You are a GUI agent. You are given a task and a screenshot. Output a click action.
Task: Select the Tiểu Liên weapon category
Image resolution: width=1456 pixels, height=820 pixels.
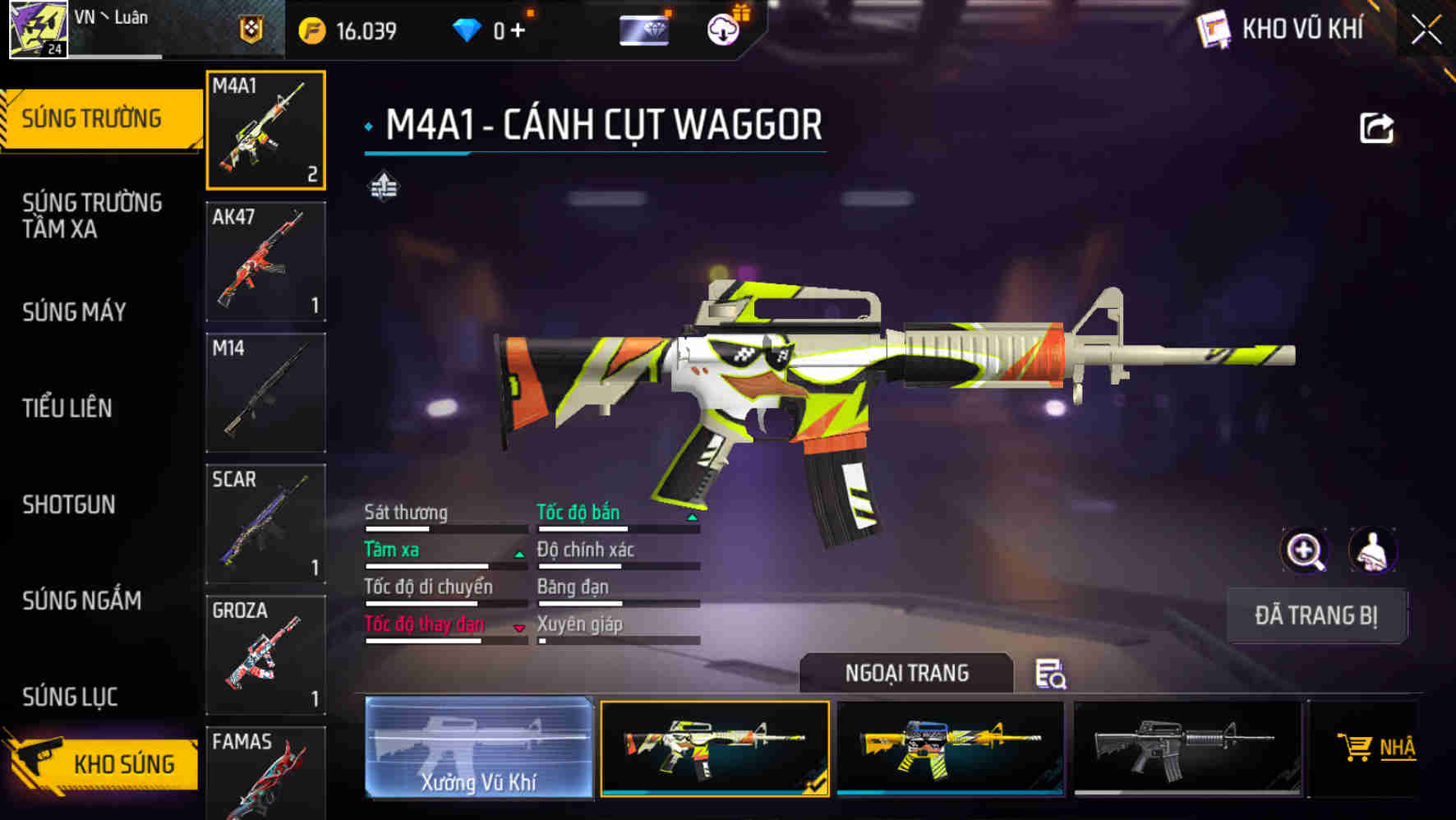pos(67,408)
